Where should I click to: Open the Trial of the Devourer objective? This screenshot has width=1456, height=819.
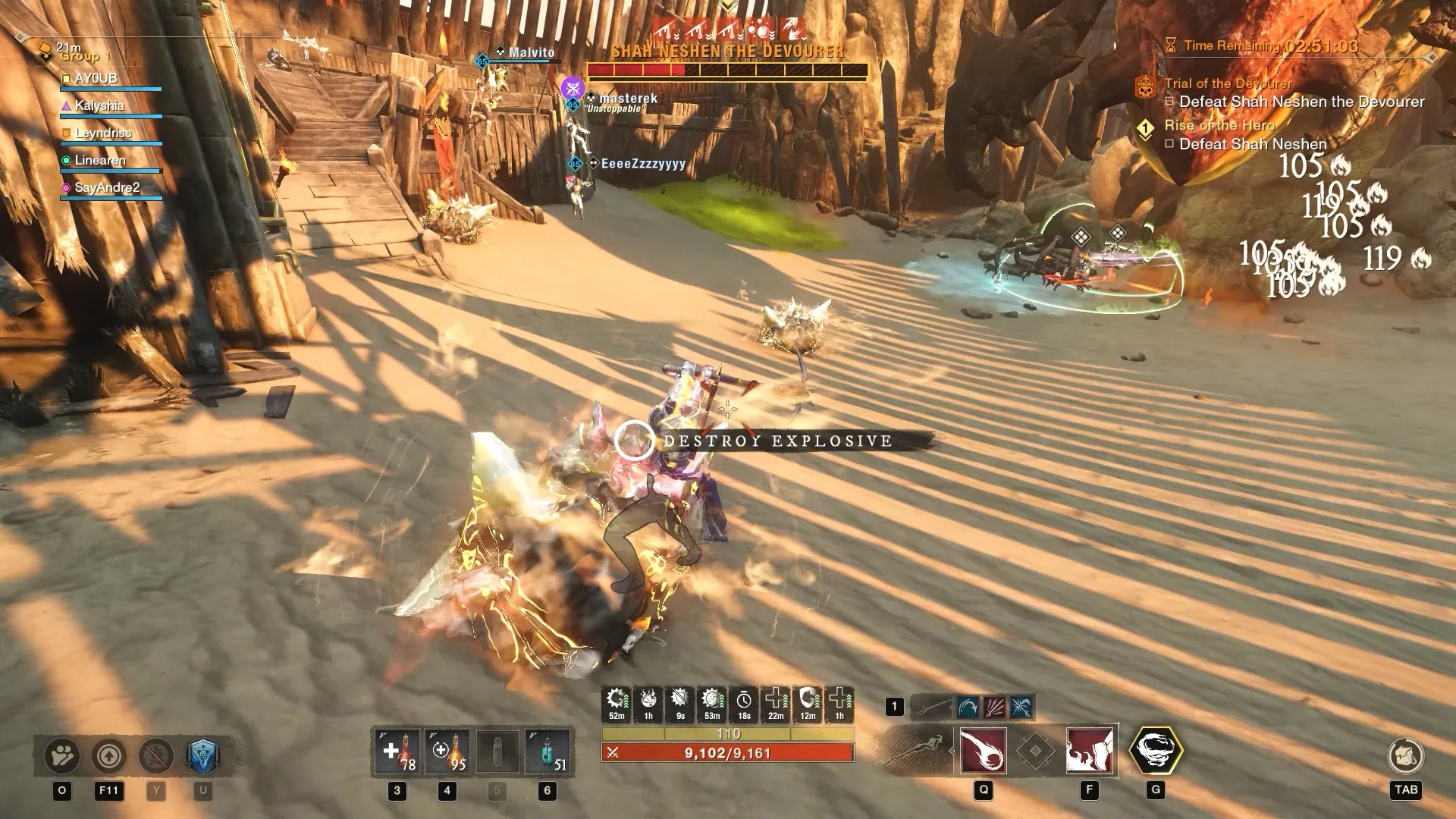pos(1228,83)
